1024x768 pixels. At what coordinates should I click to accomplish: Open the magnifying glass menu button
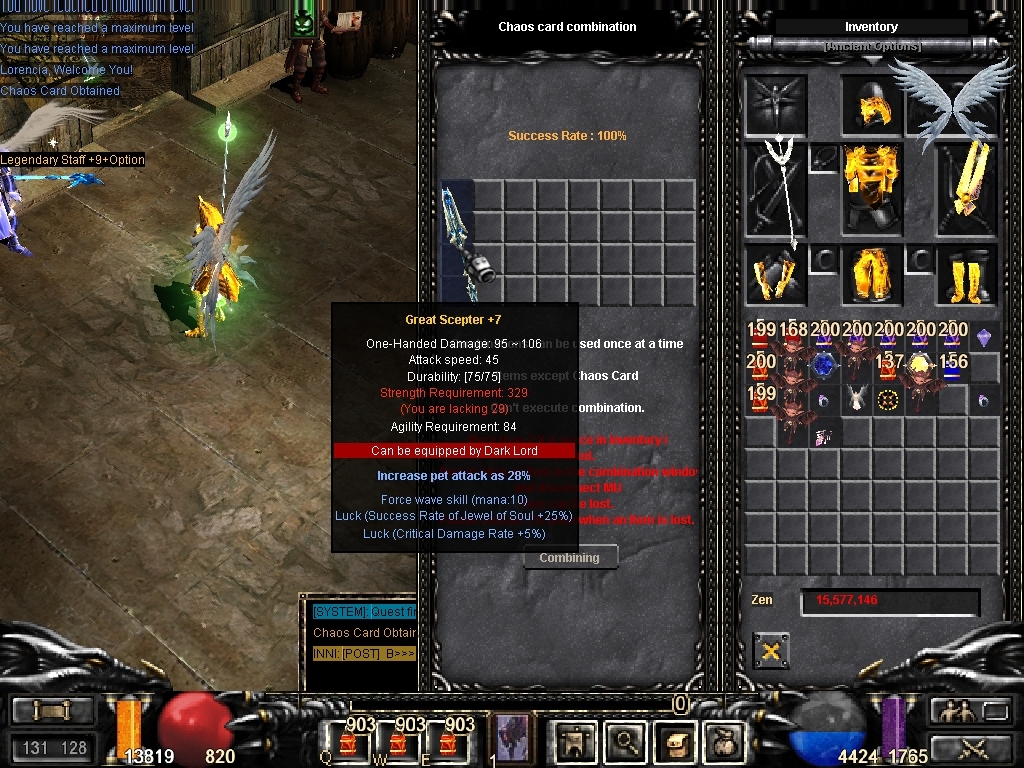(x=626, y=741)
